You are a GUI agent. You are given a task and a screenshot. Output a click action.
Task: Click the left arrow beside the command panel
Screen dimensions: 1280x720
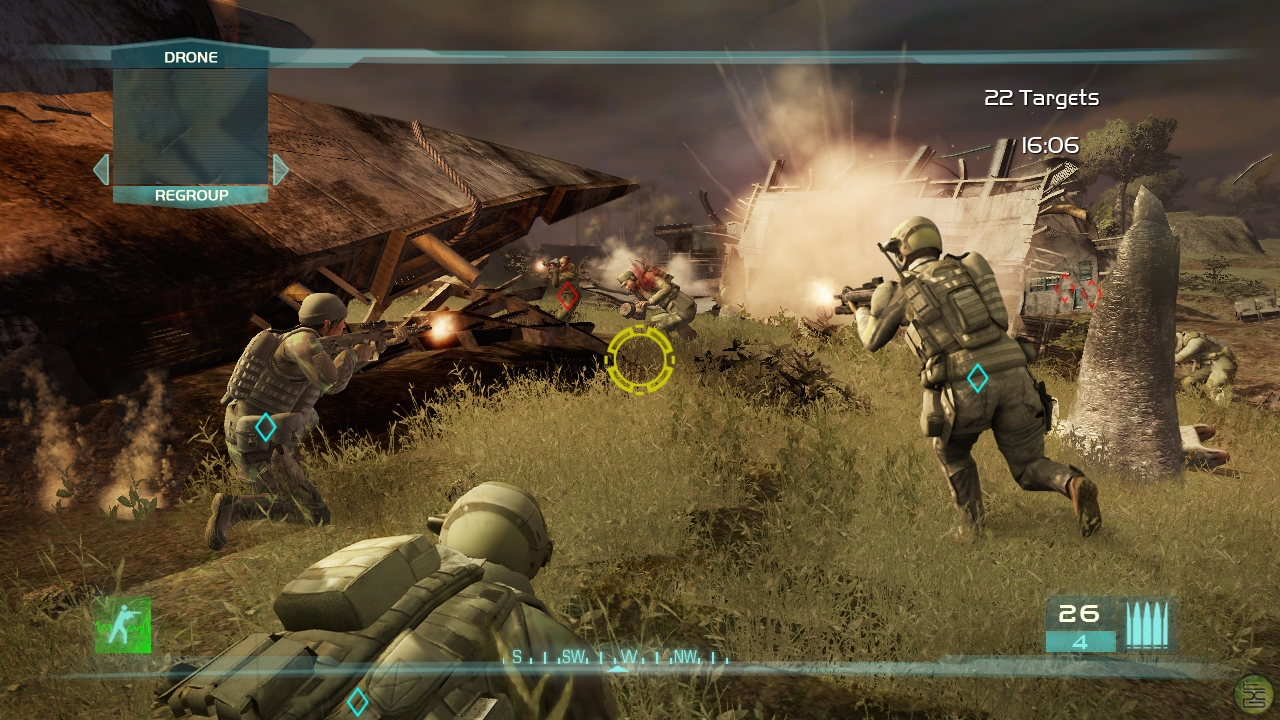[x=101, y=170]
